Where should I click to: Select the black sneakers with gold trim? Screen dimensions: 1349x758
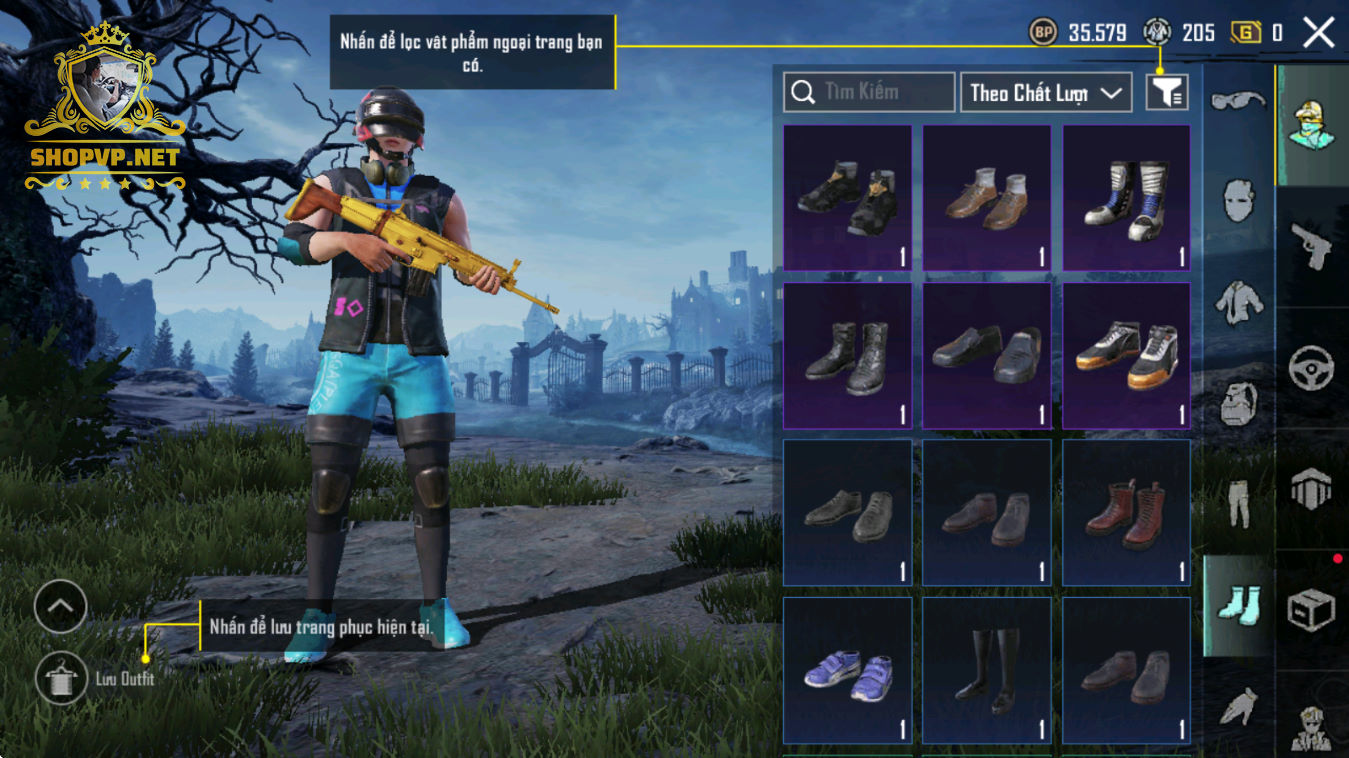pos(847,197)
